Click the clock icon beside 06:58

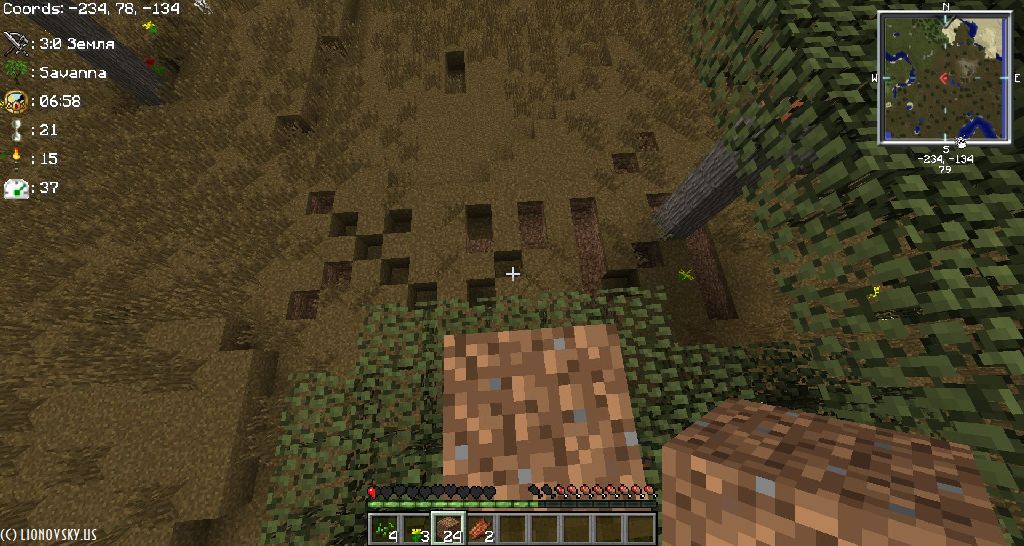coord(16,101)
